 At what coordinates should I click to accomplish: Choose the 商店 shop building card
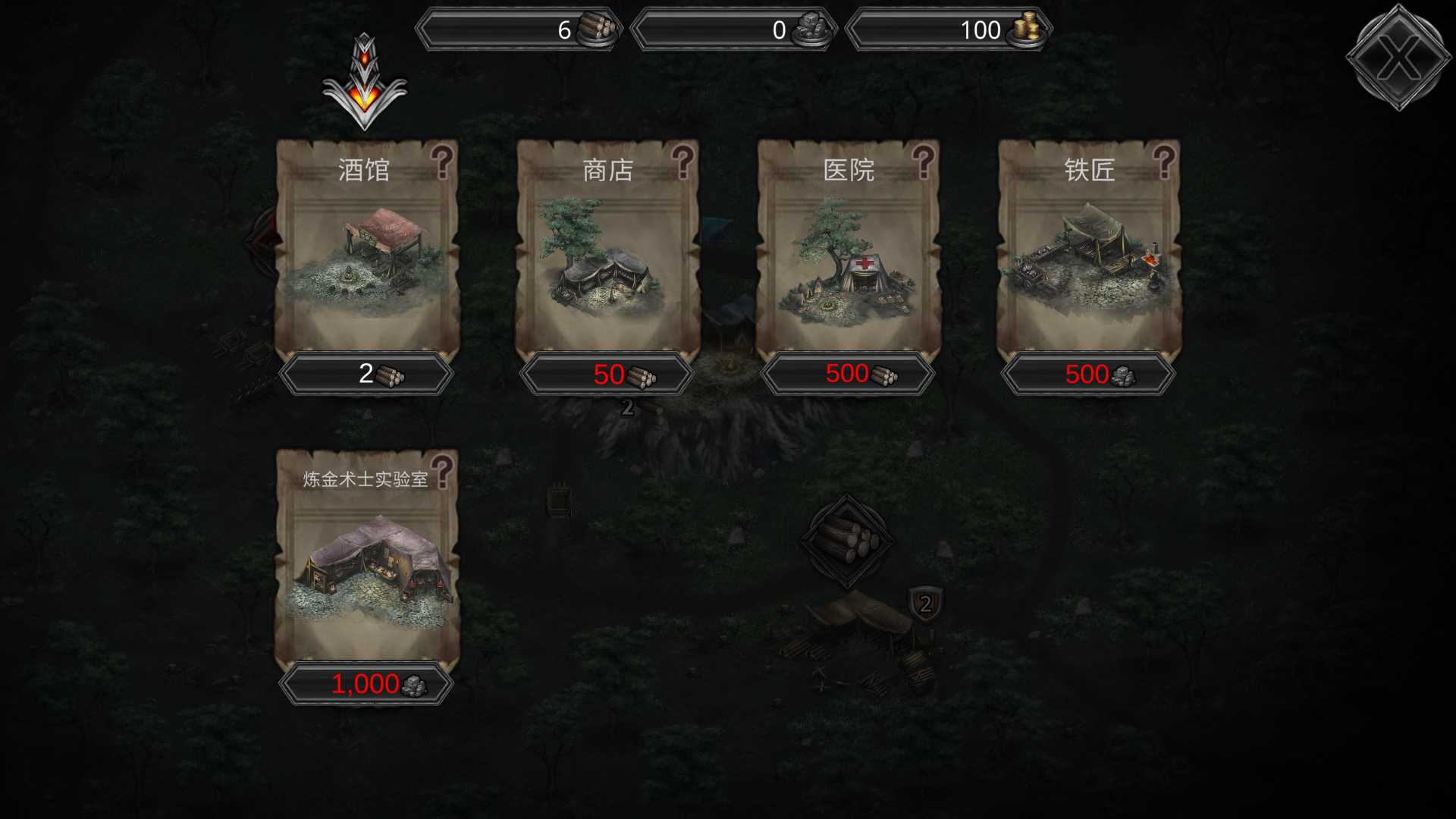[x=607, y=258]
